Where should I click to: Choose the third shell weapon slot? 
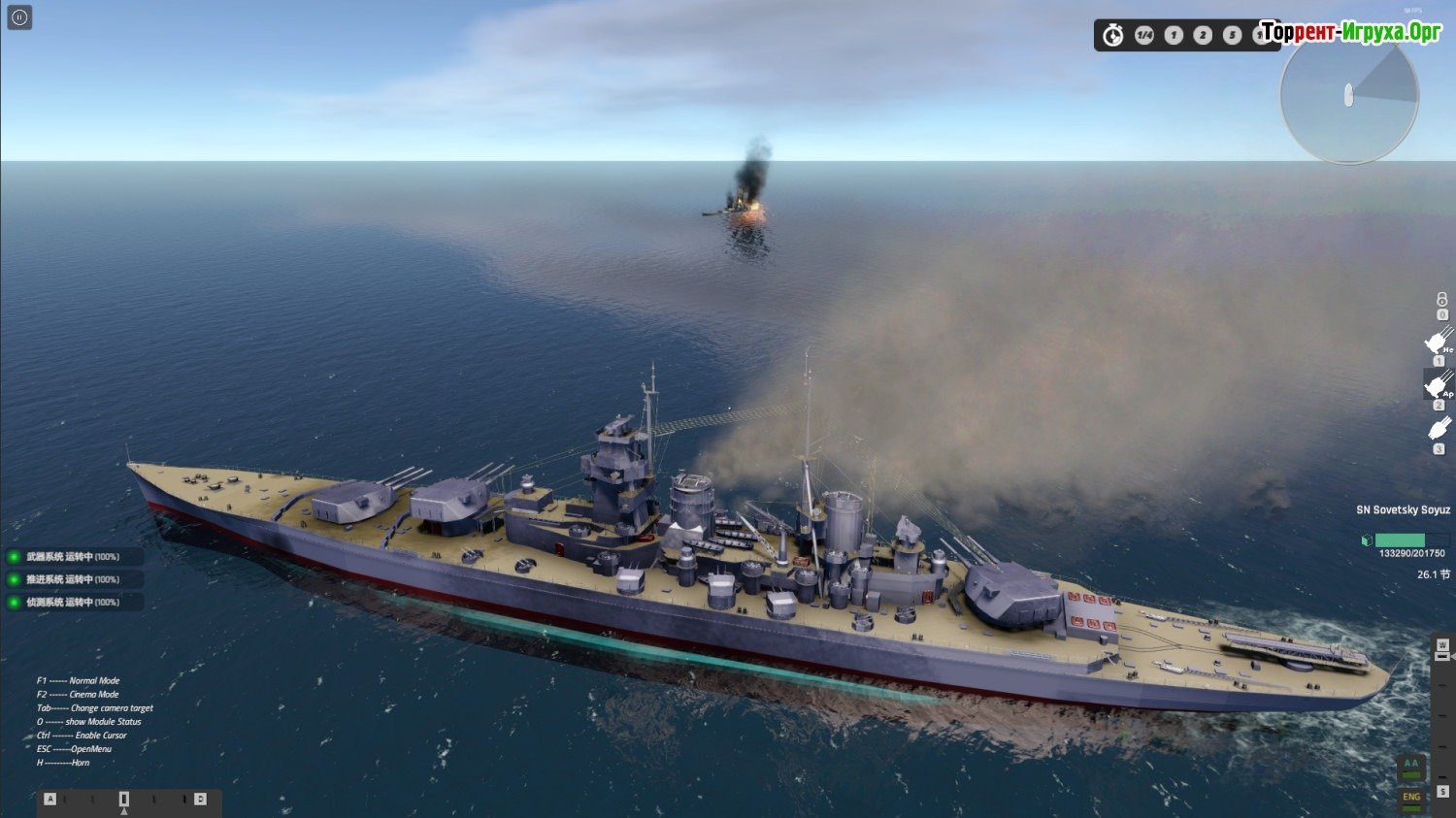coord(1439,428)
